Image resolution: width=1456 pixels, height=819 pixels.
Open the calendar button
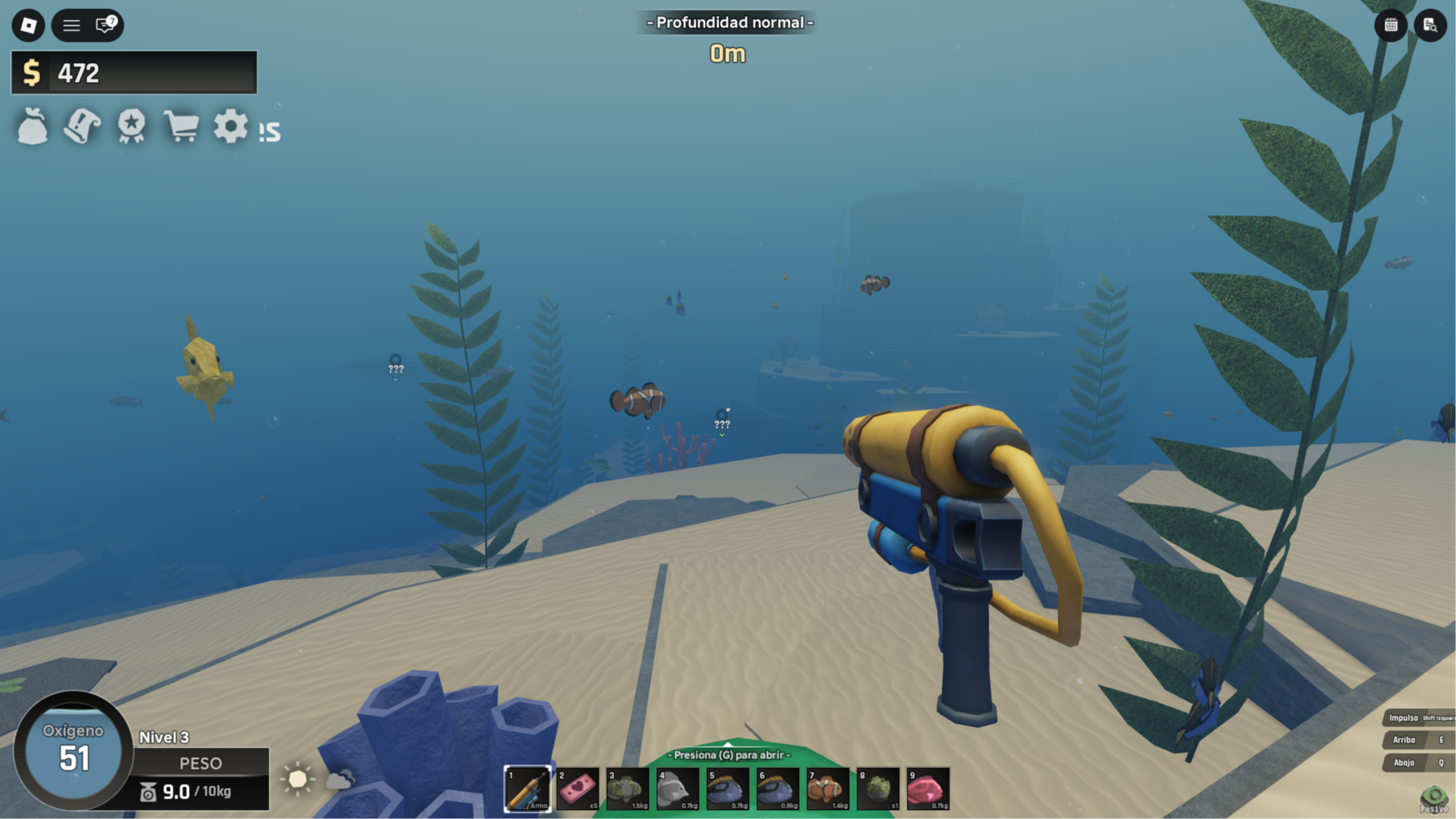1390,25
